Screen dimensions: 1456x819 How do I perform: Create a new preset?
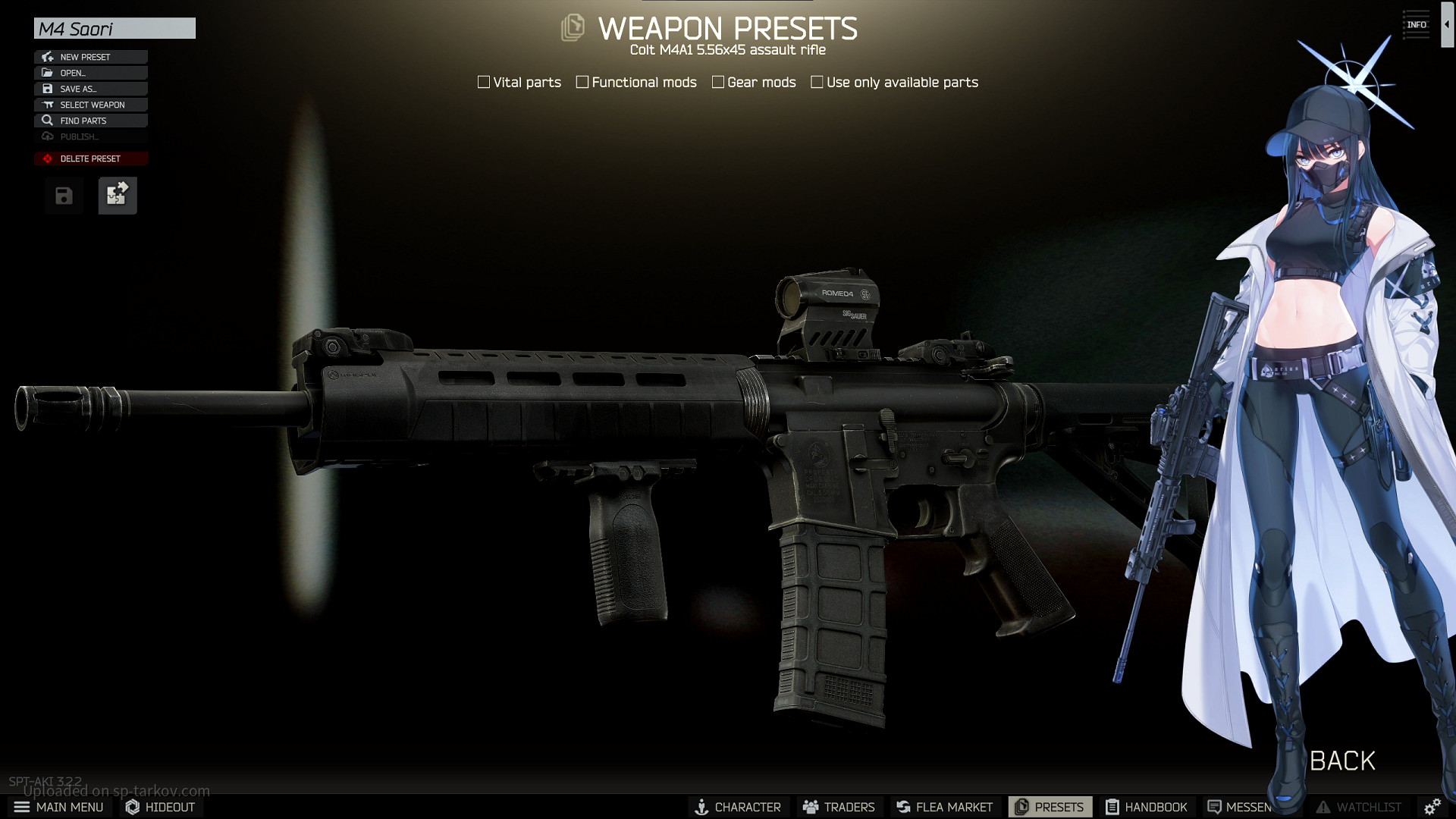[91, 57]
